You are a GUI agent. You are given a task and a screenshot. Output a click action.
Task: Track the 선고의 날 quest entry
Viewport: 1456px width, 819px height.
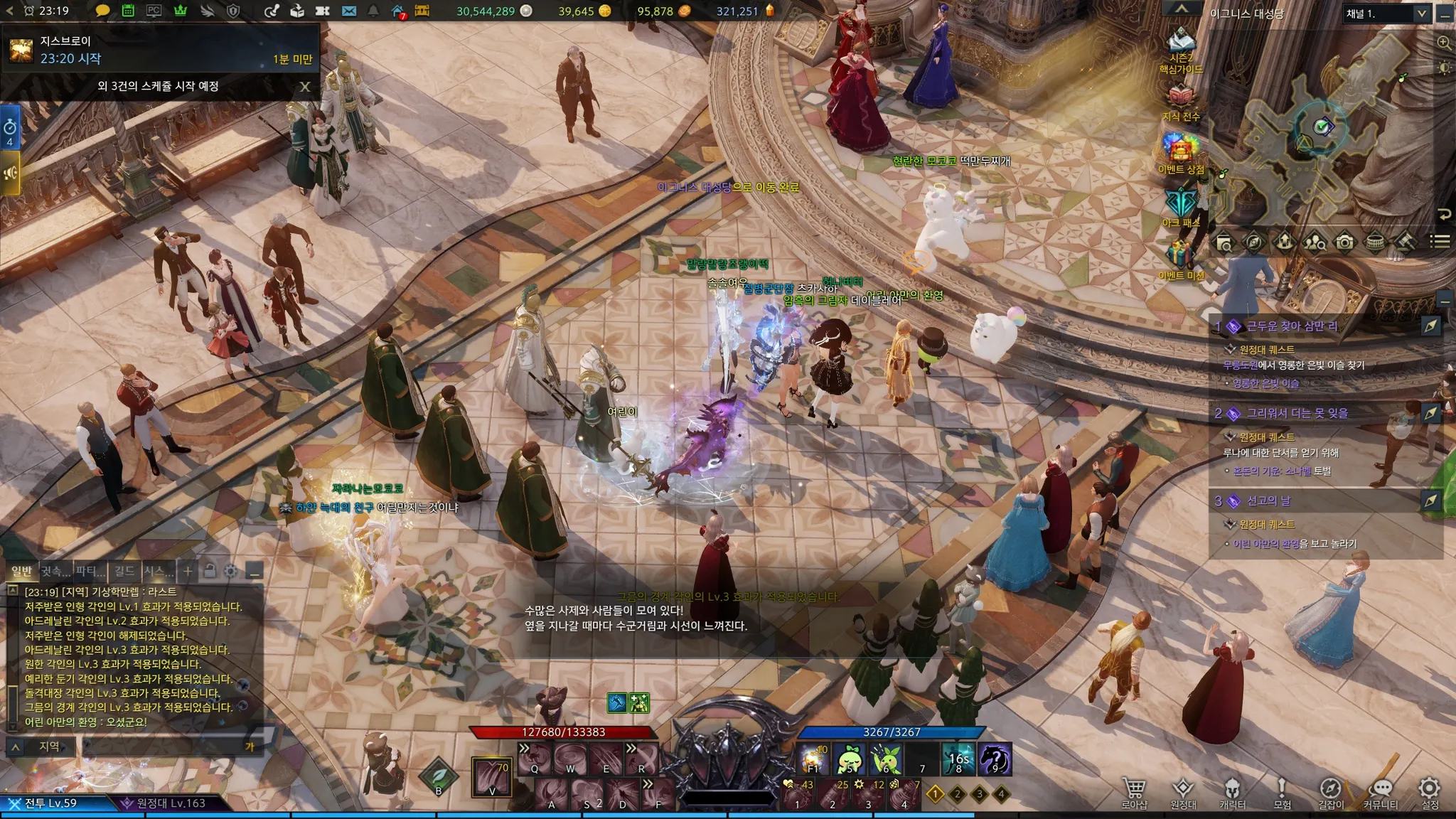coord(1430,500)
